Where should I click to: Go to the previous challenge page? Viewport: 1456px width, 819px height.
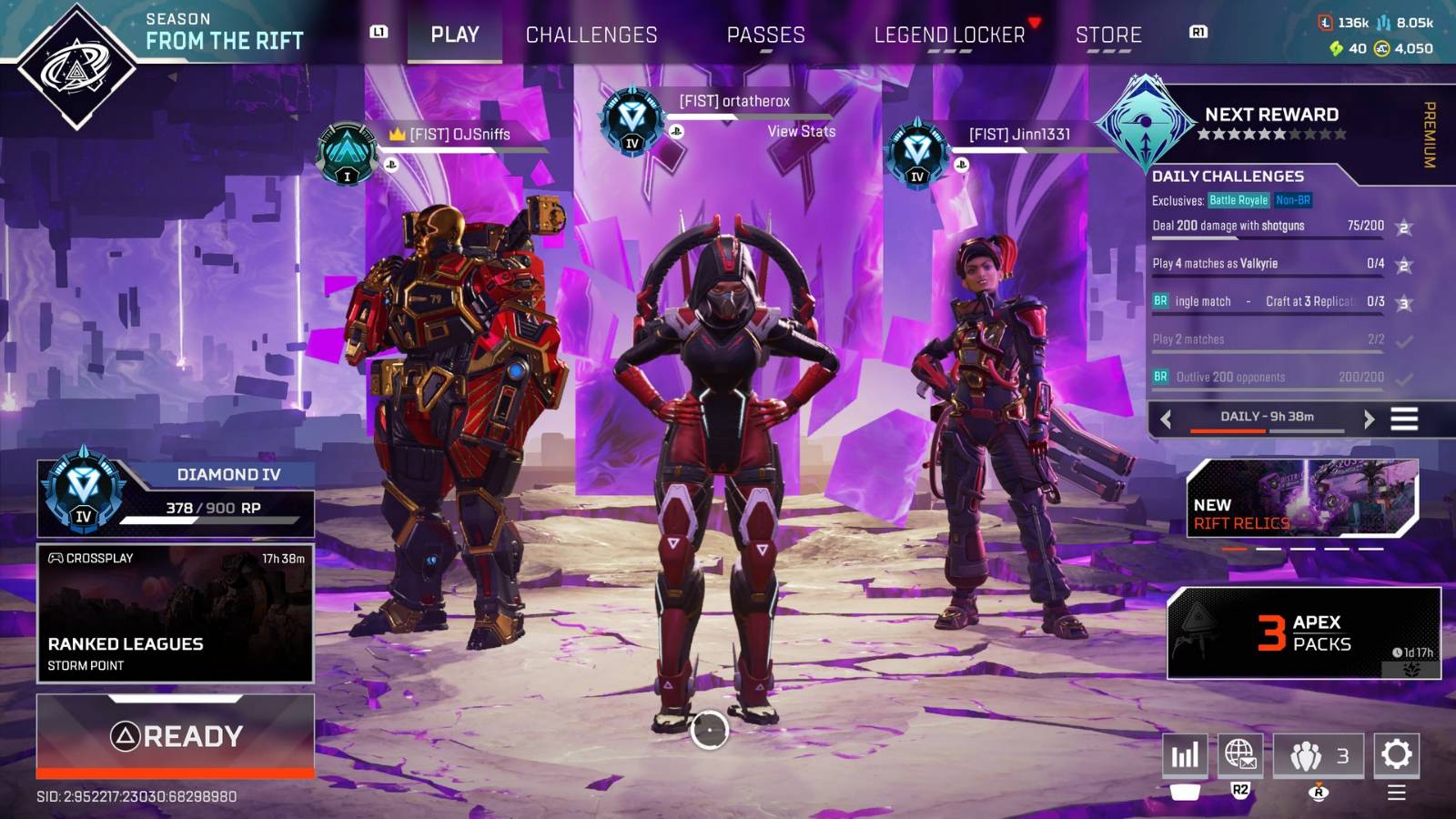[x=1166, y=419]
